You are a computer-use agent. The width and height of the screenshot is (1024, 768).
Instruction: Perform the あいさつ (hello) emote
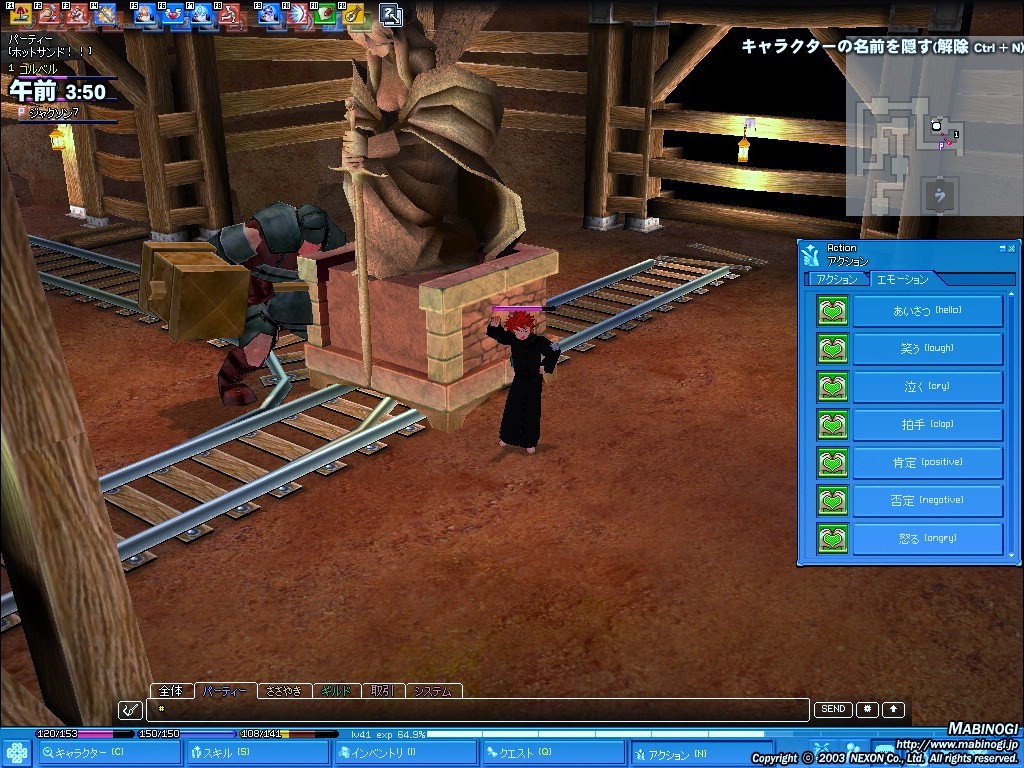927,311
